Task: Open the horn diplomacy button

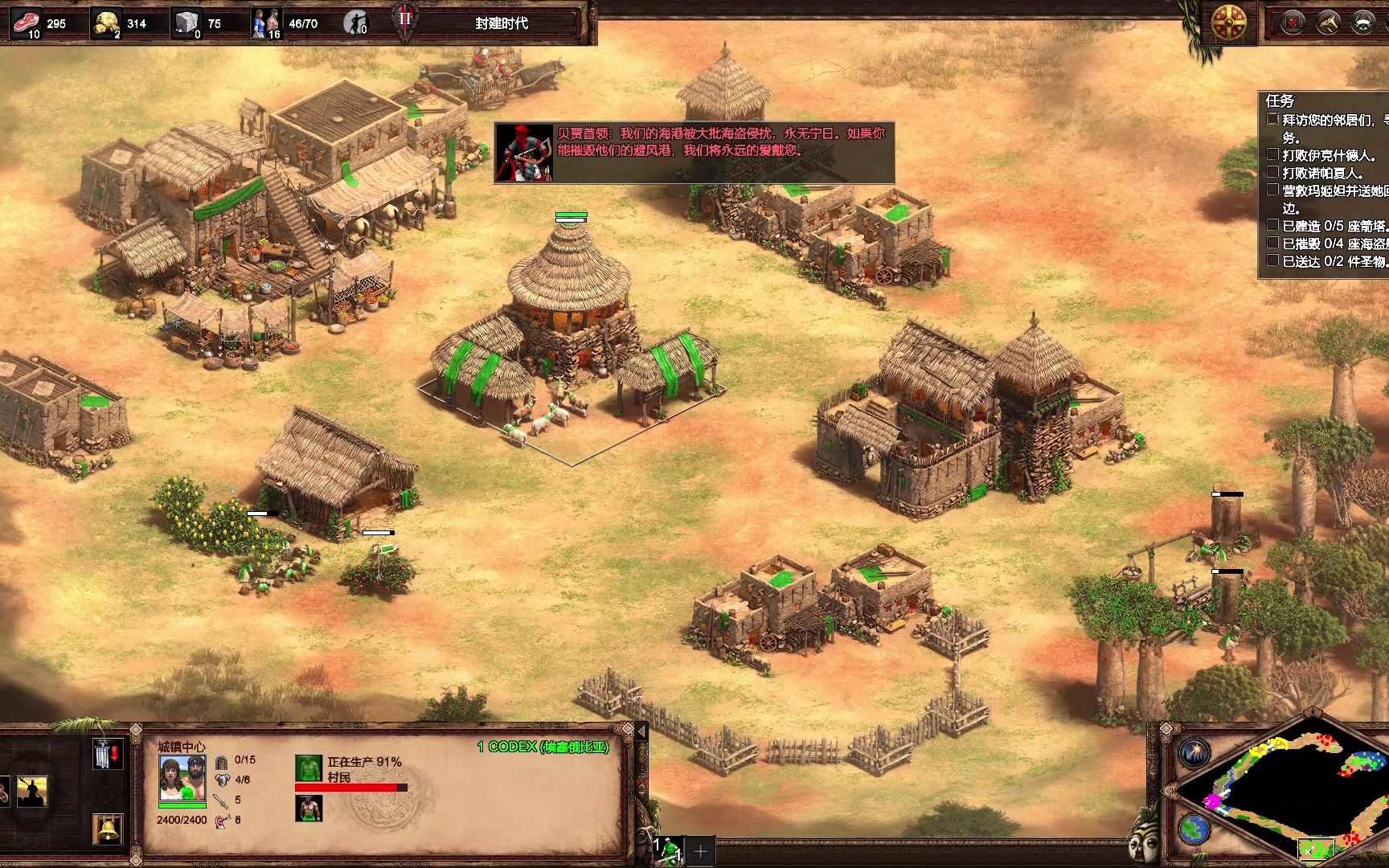Action: tap(1327, 23)
